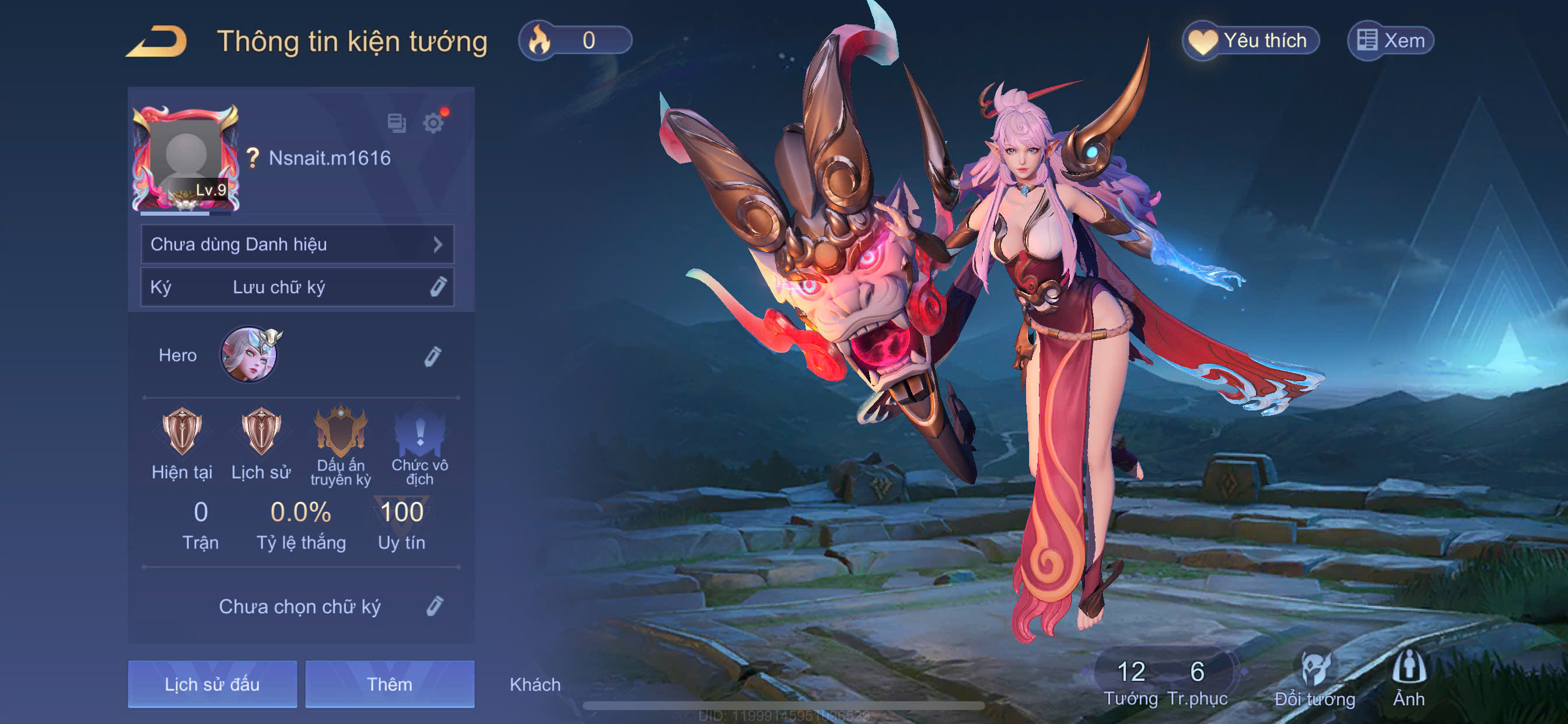Click the Đổi tướng button
Image resolution: width=1568 pixels, height=724 pixels.
(1315, 679)
